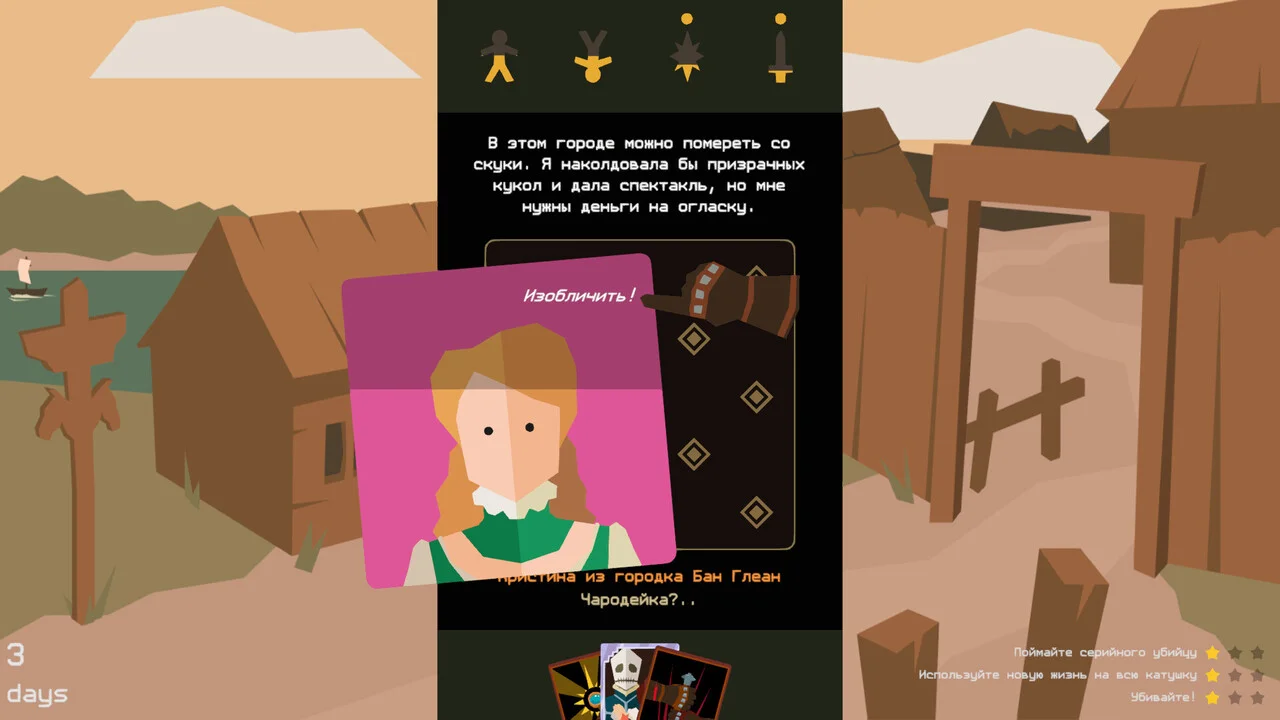The height and width of the screenshot is (720, 1280).
Task: Click the text "Чародейка?.."
Action: point(640,599)
